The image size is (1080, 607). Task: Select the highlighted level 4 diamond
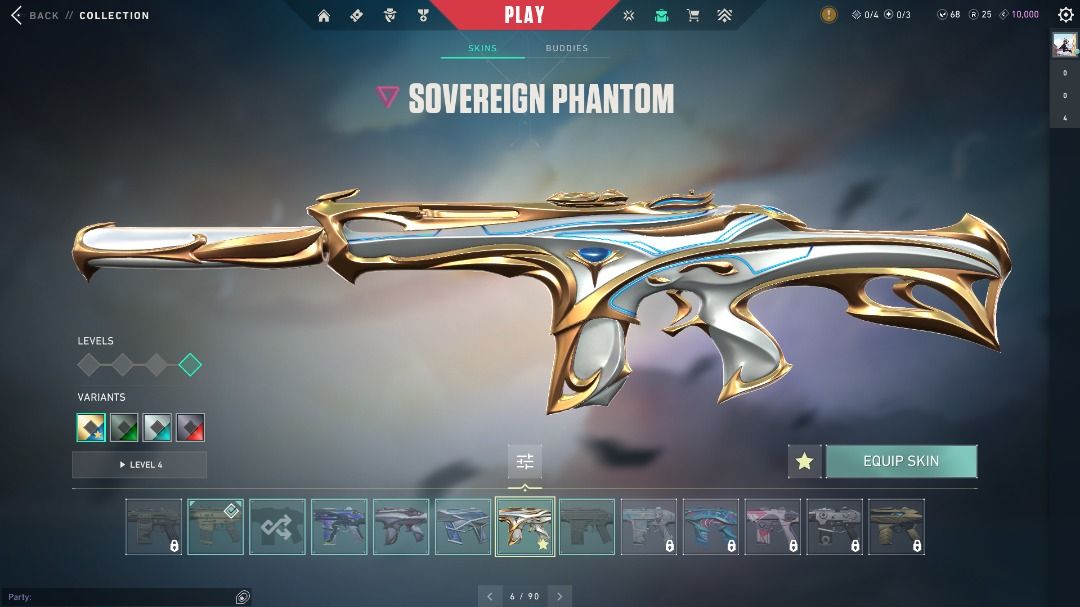tap(190, 365)
